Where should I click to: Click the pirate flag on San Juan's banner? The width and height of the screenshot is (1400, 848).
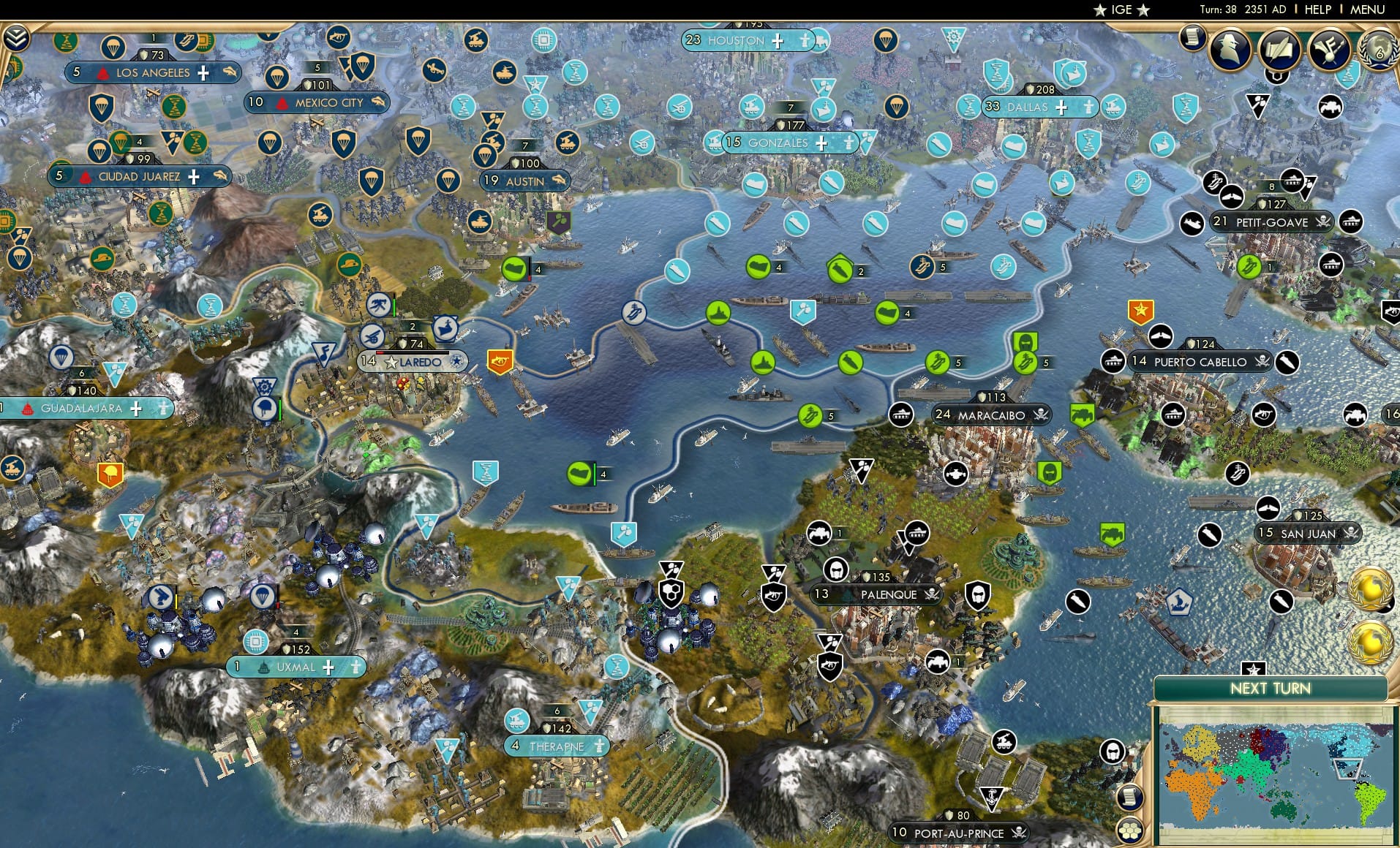[x=1352, y=533]
